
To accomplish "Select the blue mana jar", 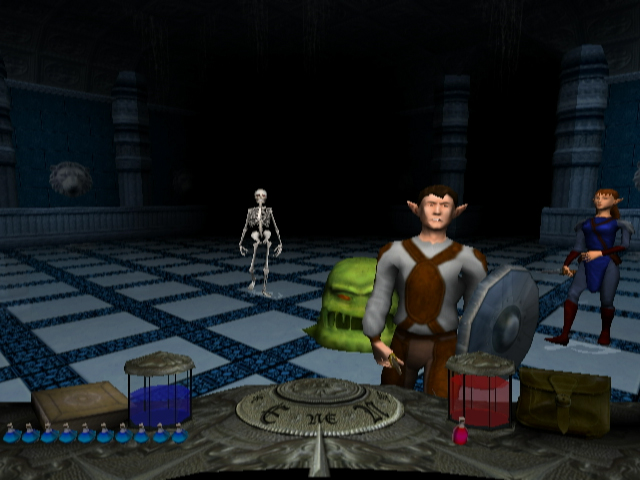I will coord(159,393).
